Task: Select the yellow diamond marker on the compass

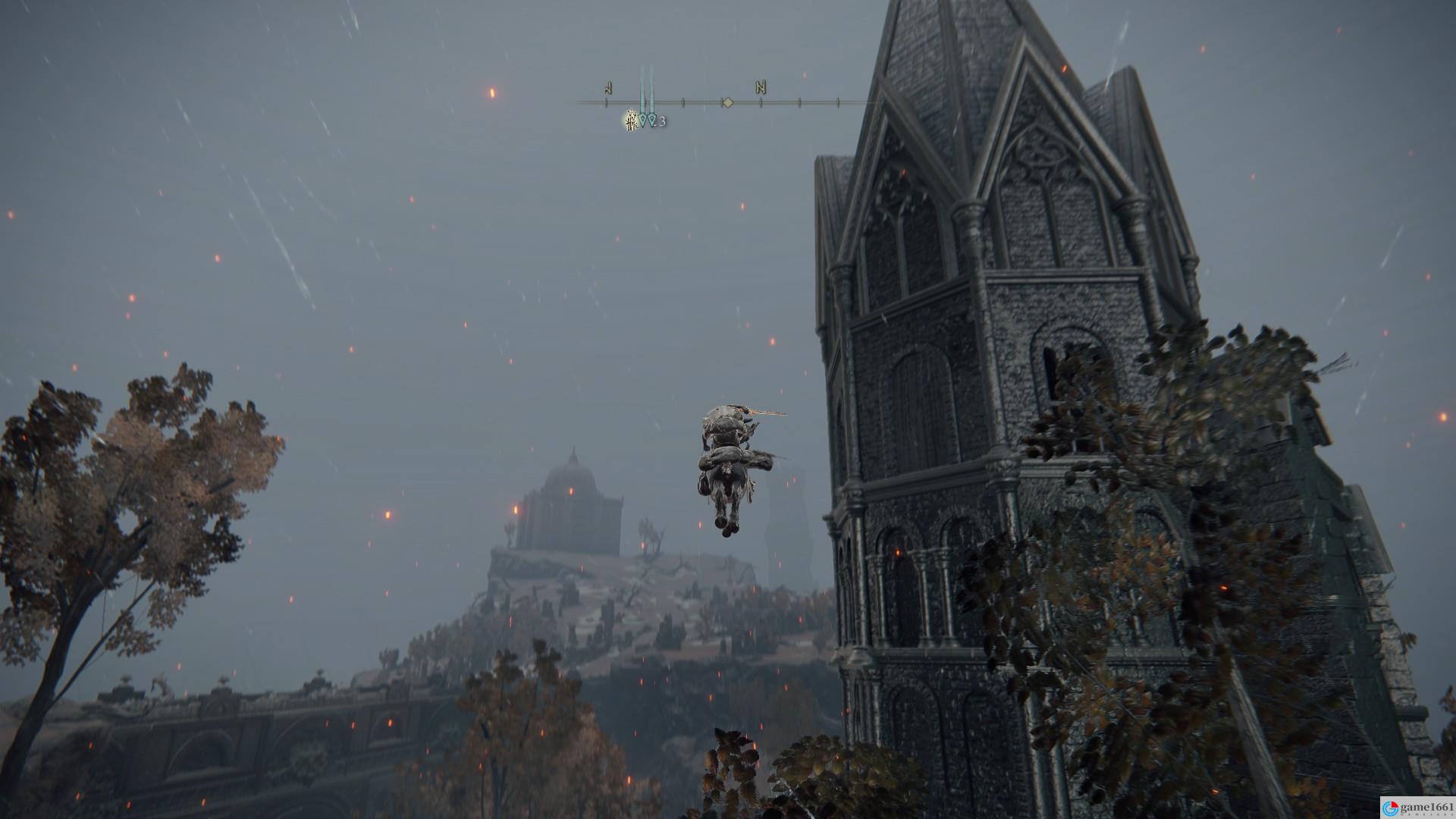Action: coord(727,102)
